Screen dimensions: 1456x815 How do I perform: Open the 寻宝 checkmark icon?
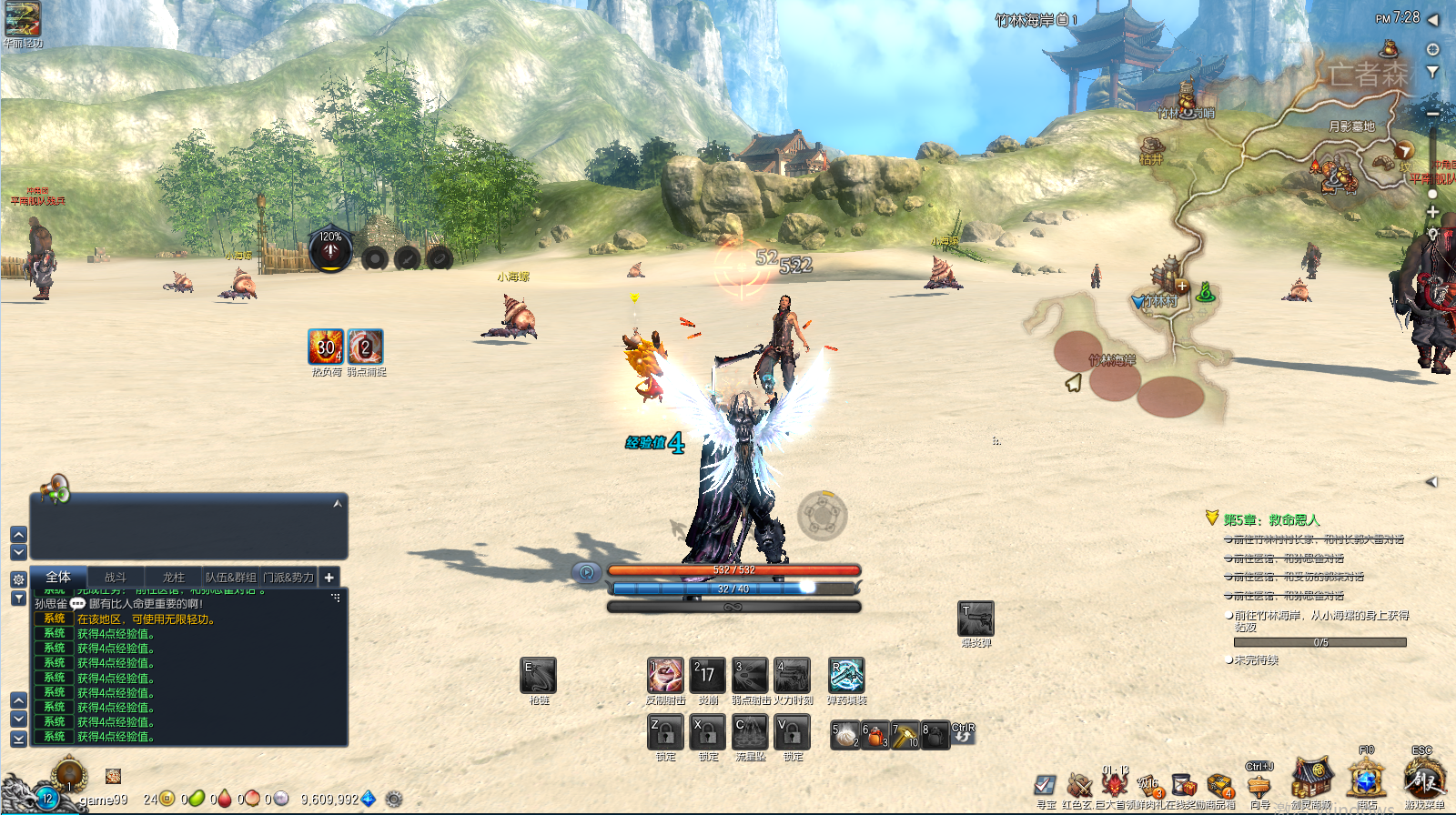pos(1045,784)
